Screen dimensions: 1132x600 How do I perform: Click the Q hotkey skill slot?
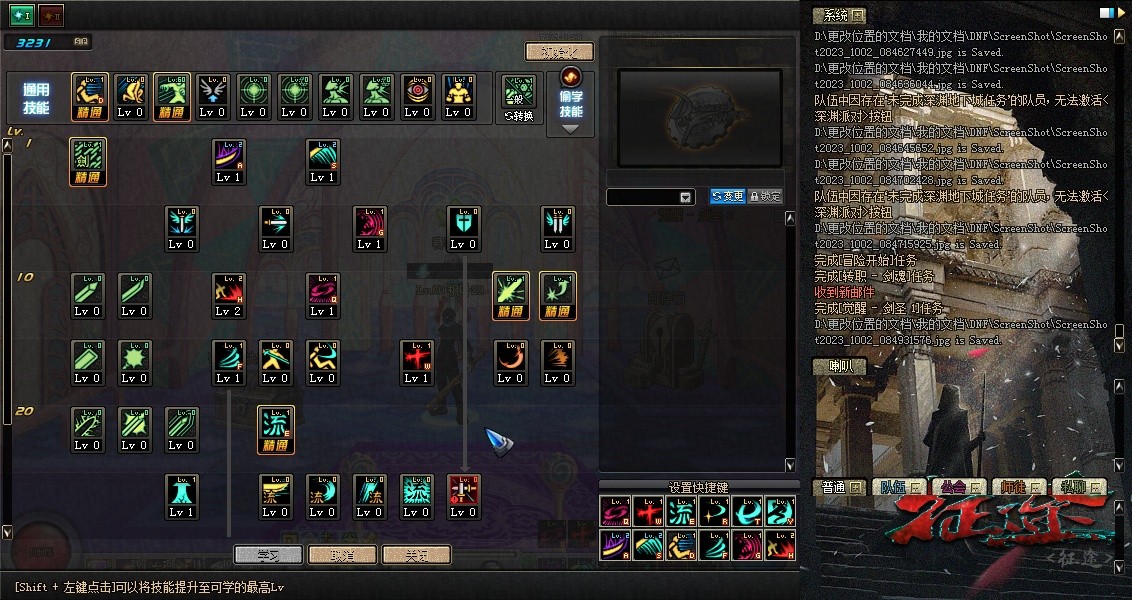(614, 511)
